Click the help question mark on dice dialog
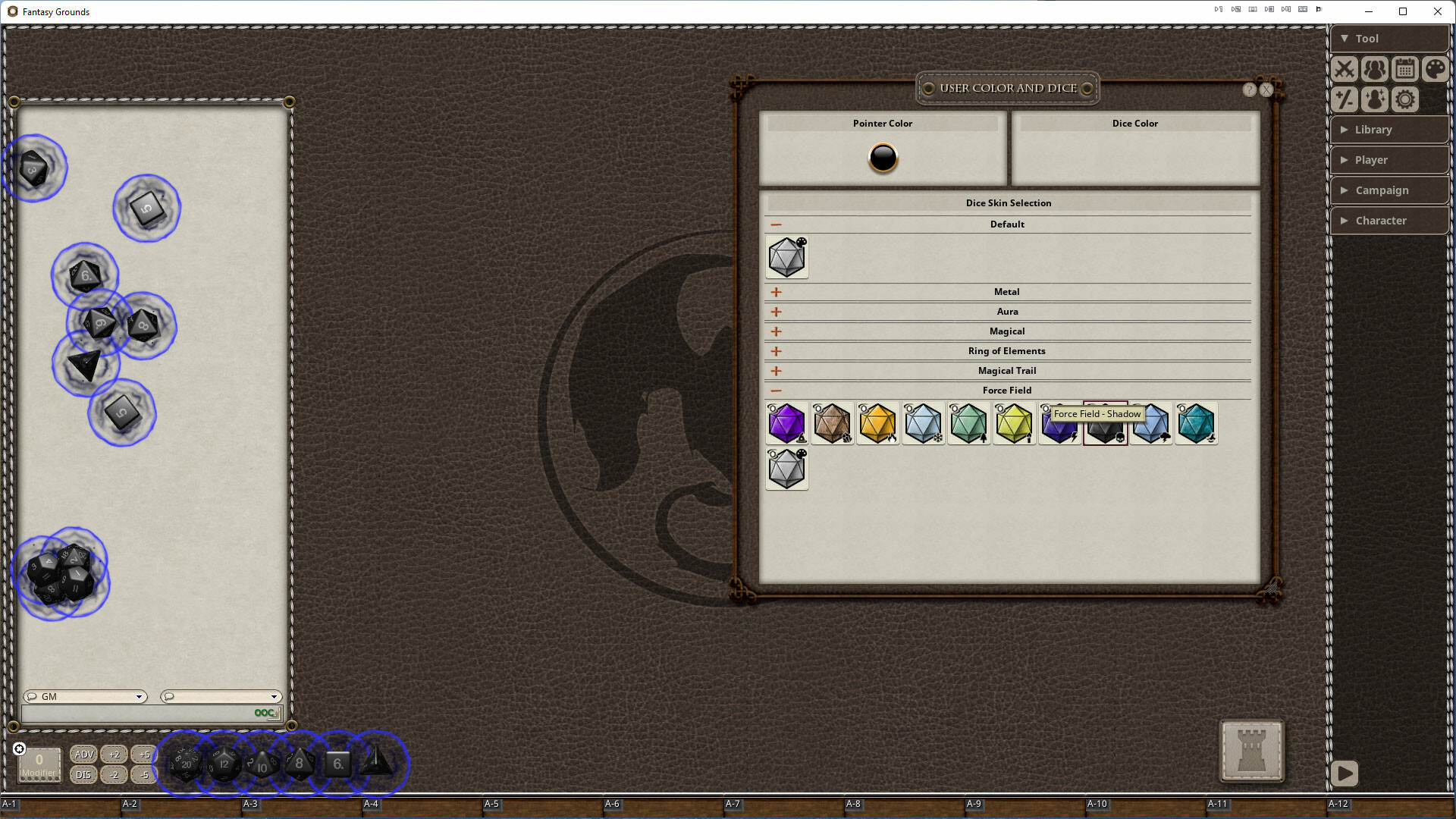The height and width of the screenshot is (819, 1456). coord(1249,89)
